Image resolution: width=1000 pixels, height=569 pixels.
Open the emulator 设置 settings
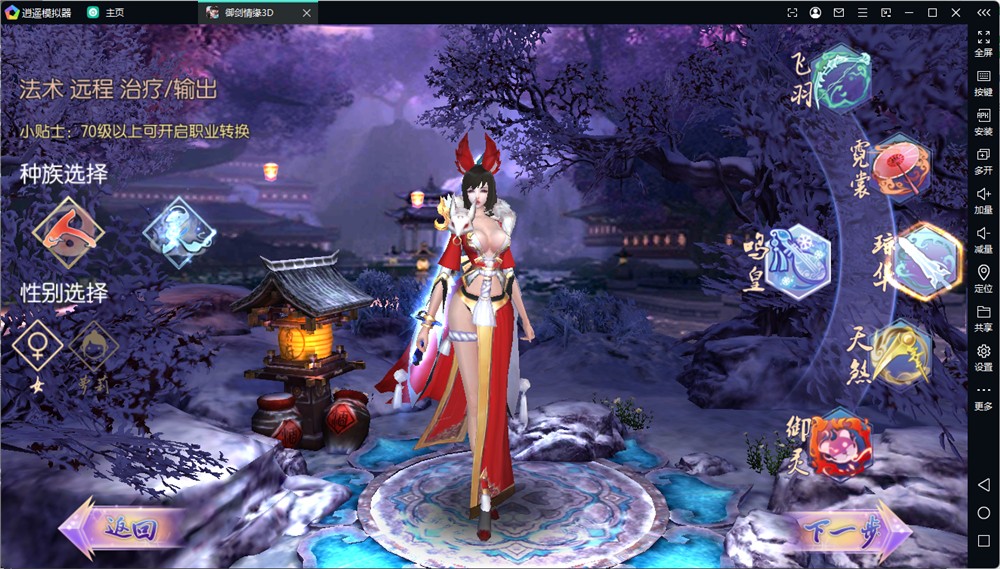(x=983, y=357)
